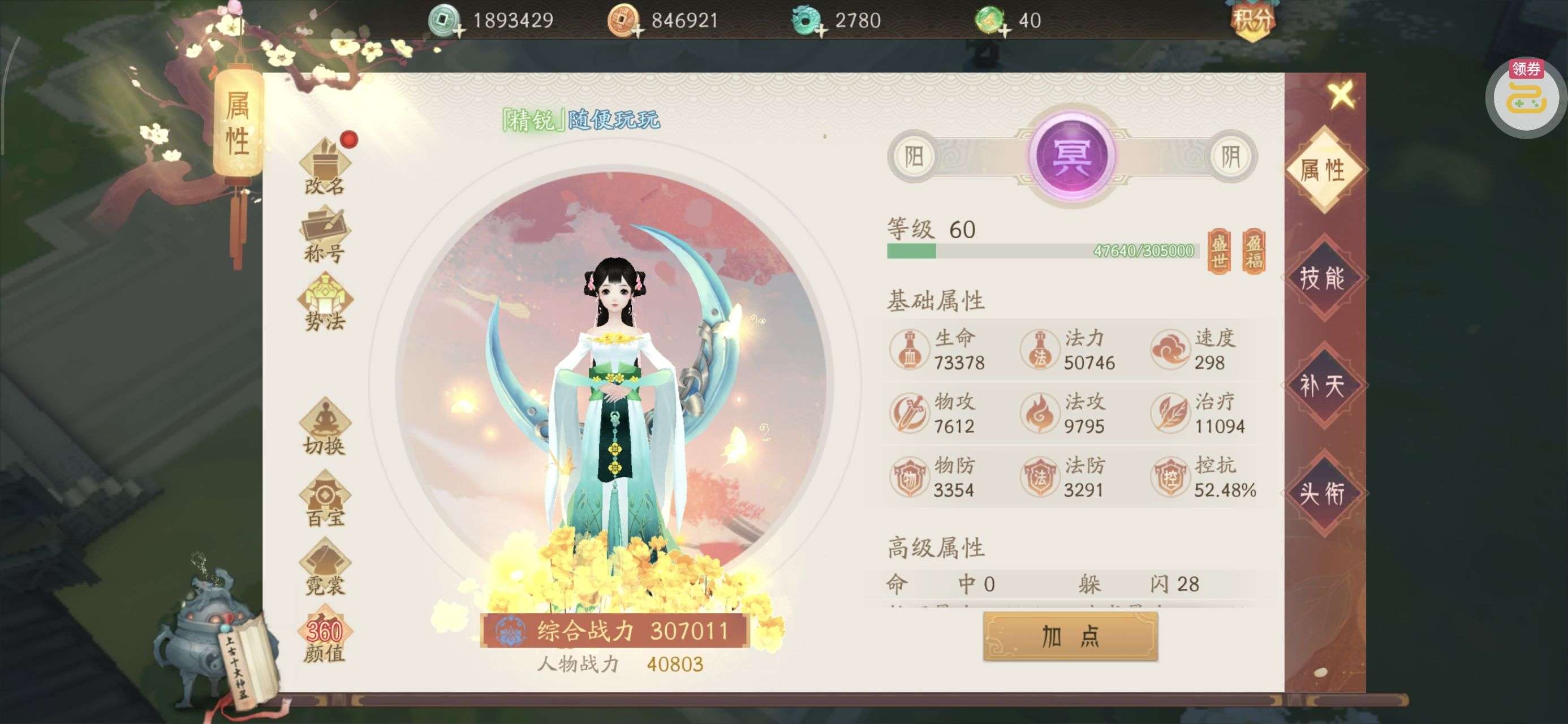Open the 积分 points badge
1568x724 pixels.
[x=1251, y=21]
